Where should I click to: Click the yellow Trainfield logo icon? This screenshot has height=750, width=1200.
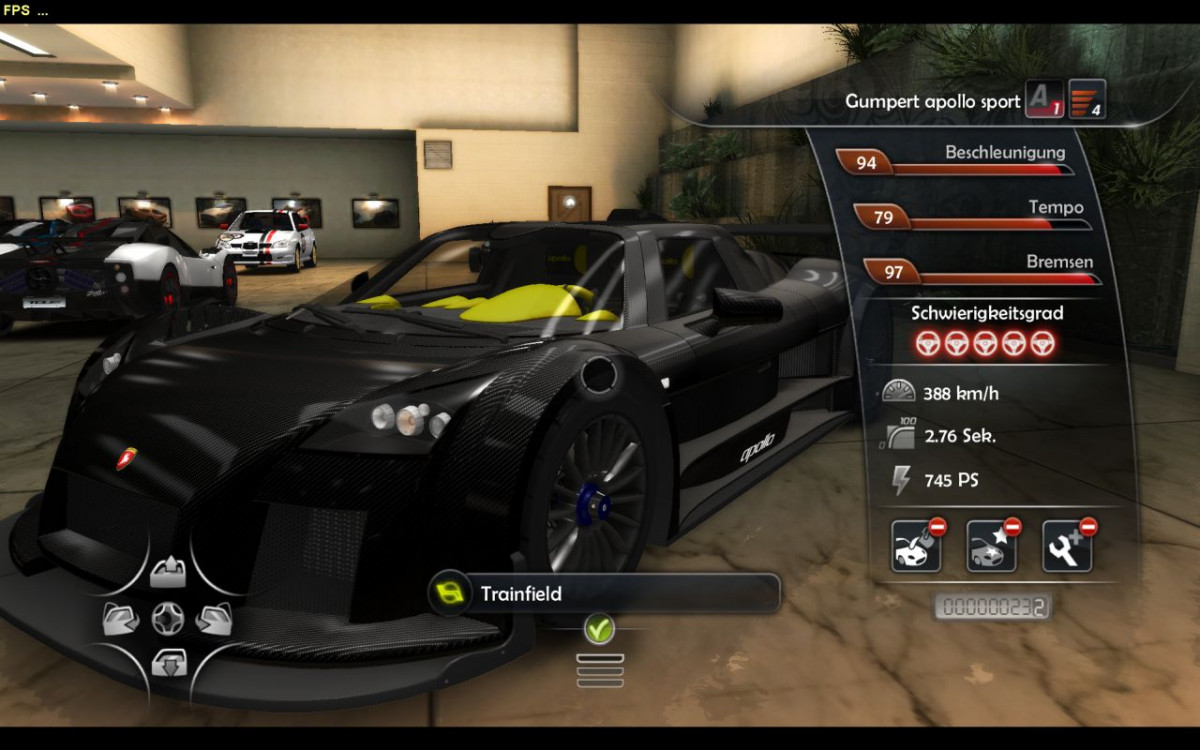pyautogui.click(x=450, y=593)
